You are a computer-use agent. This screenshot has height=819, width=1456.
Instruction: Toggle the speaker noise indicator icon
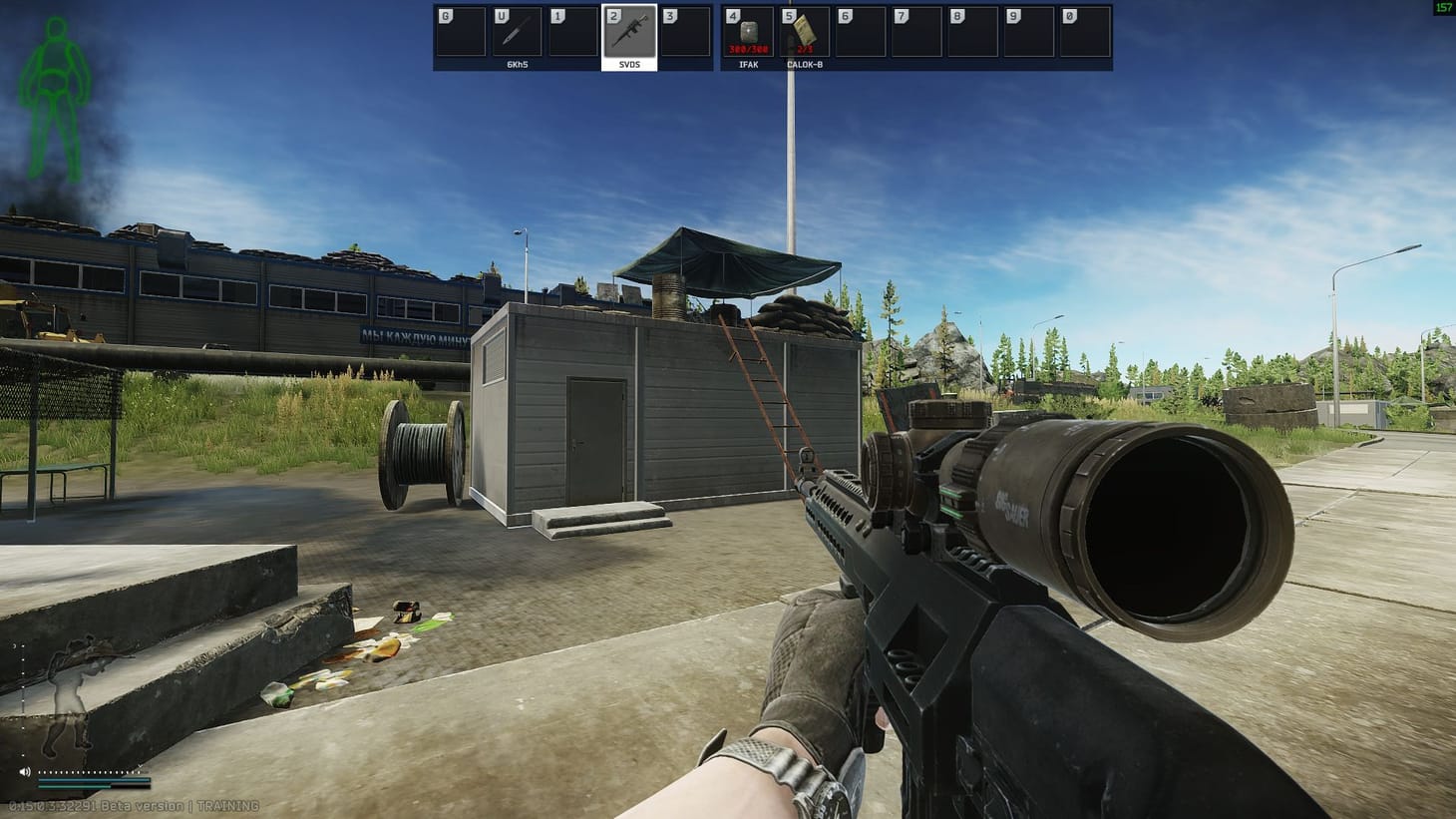[26, 771]
